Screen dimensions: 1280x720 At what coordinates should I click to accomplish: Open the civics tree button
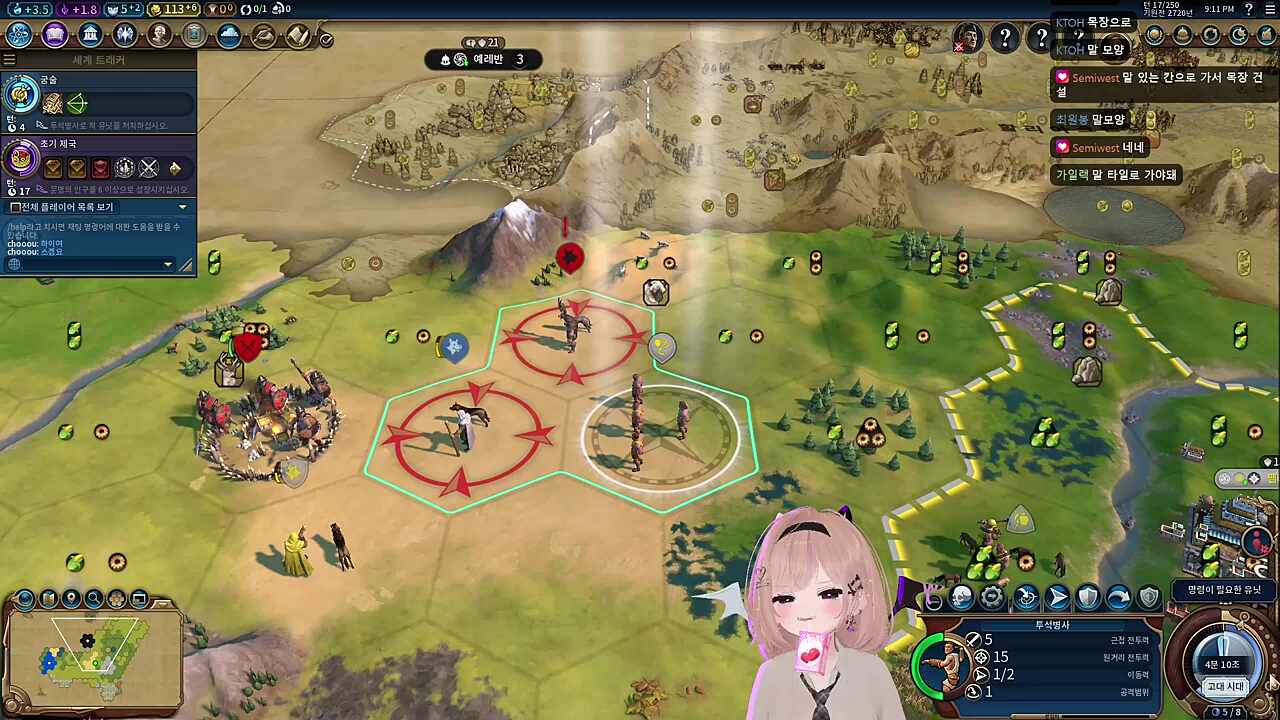(x=55, y=35)
